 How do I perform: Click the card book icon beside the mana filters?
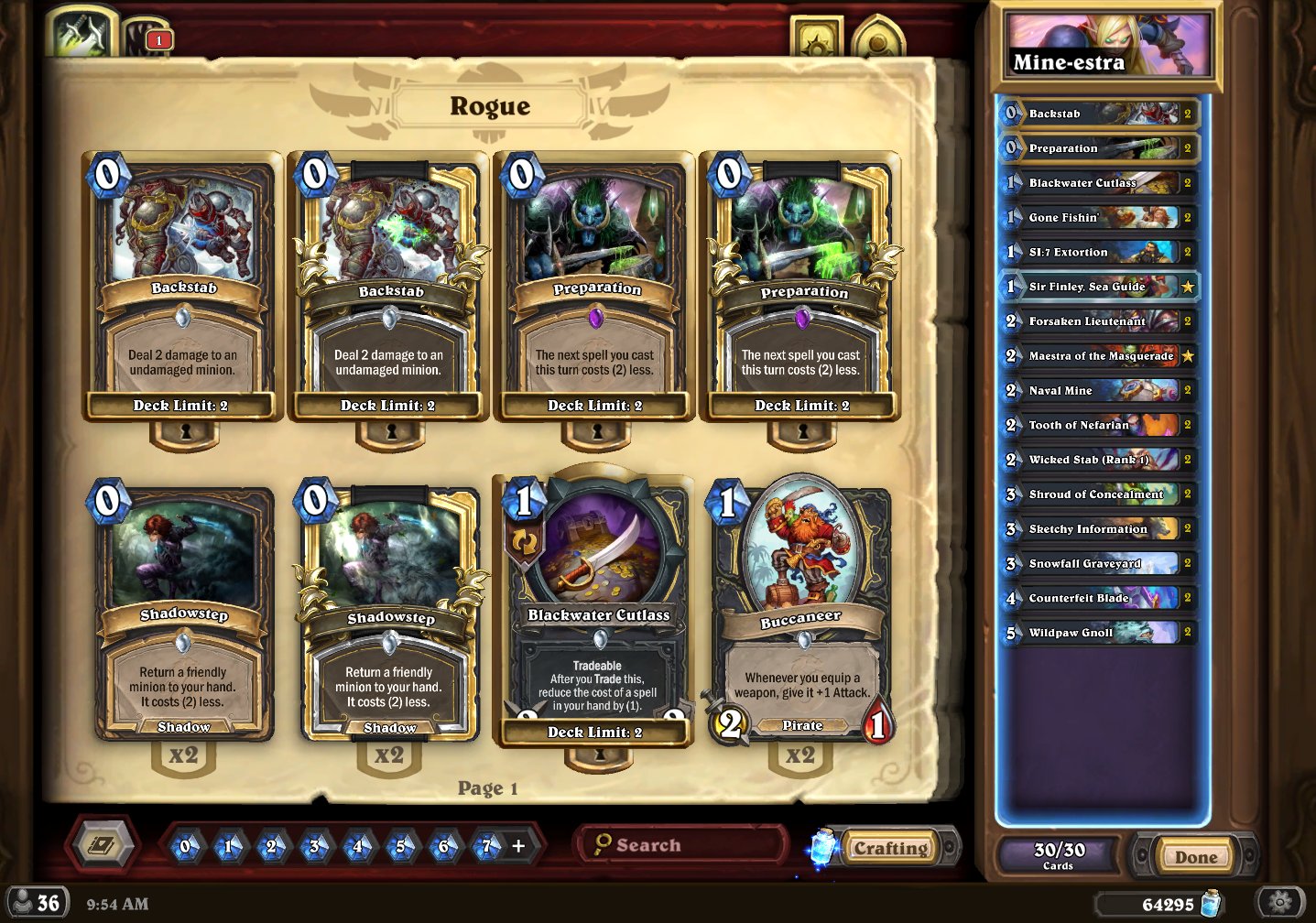click(x=103, y=845)
